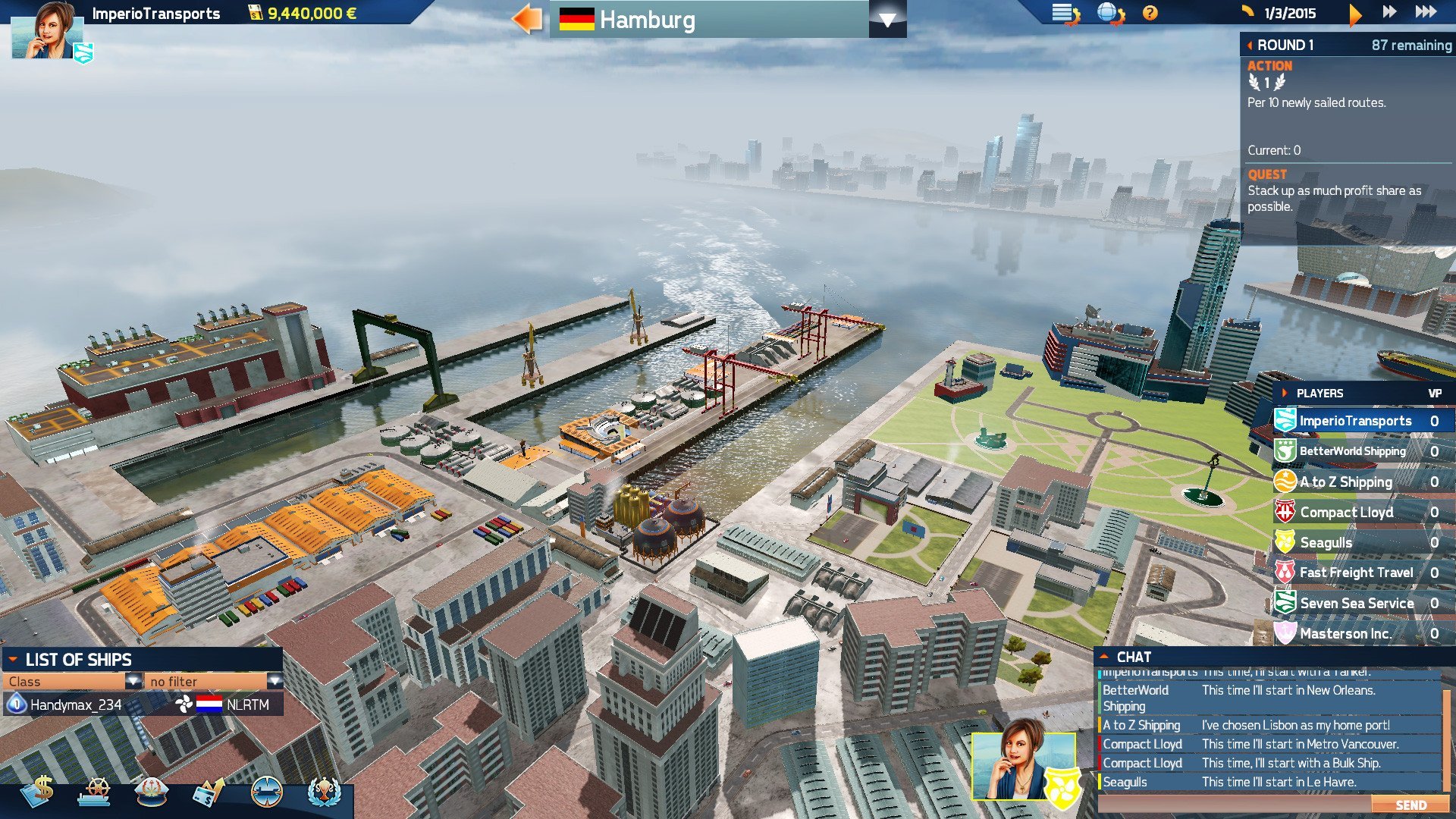Open the help question mark
Screen dimensions: 1456x819
click(x=1150, y=13)
